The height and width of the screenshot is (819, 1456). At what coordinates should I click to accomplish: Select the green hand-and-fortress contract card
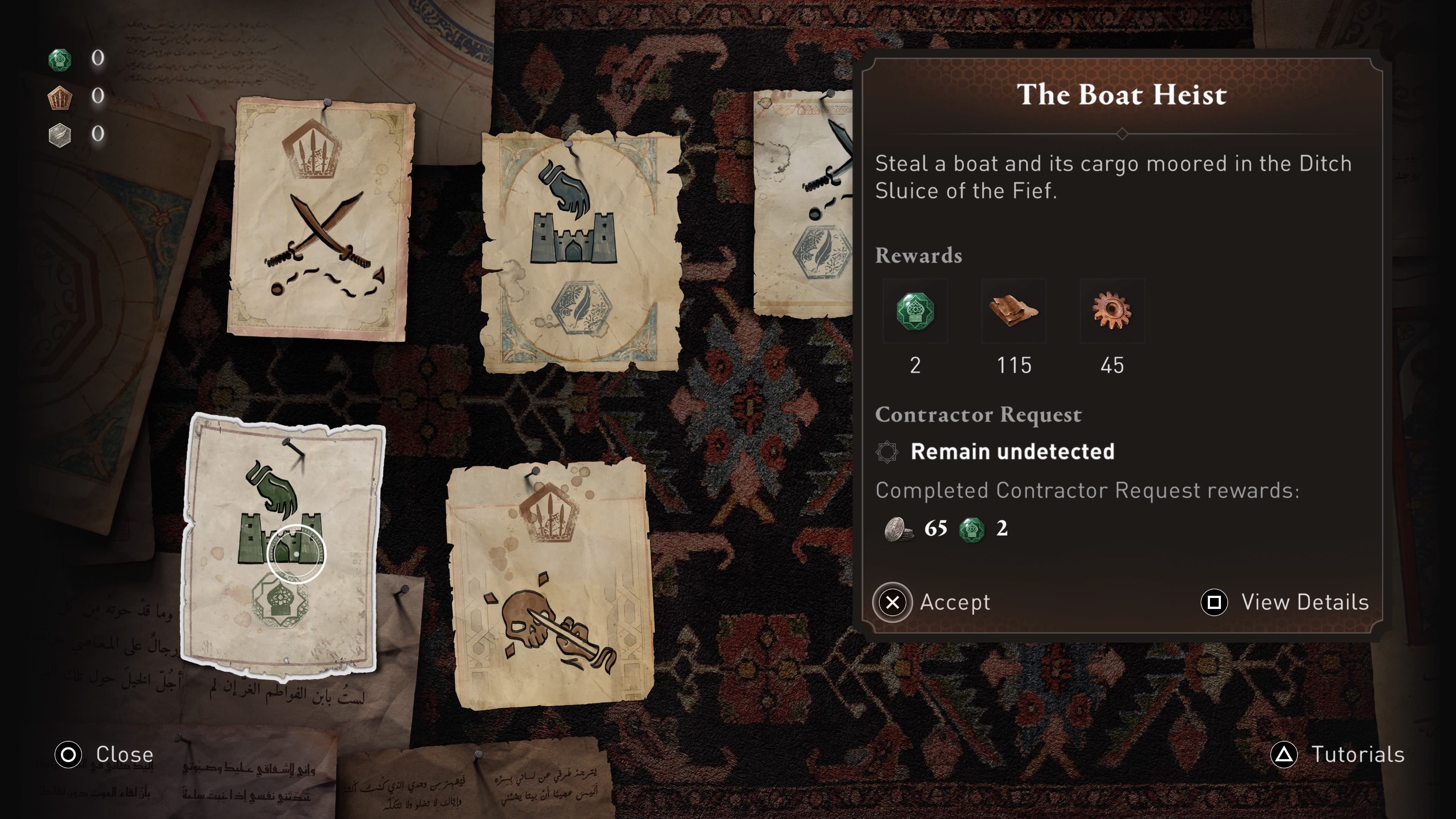coord(281,546)
